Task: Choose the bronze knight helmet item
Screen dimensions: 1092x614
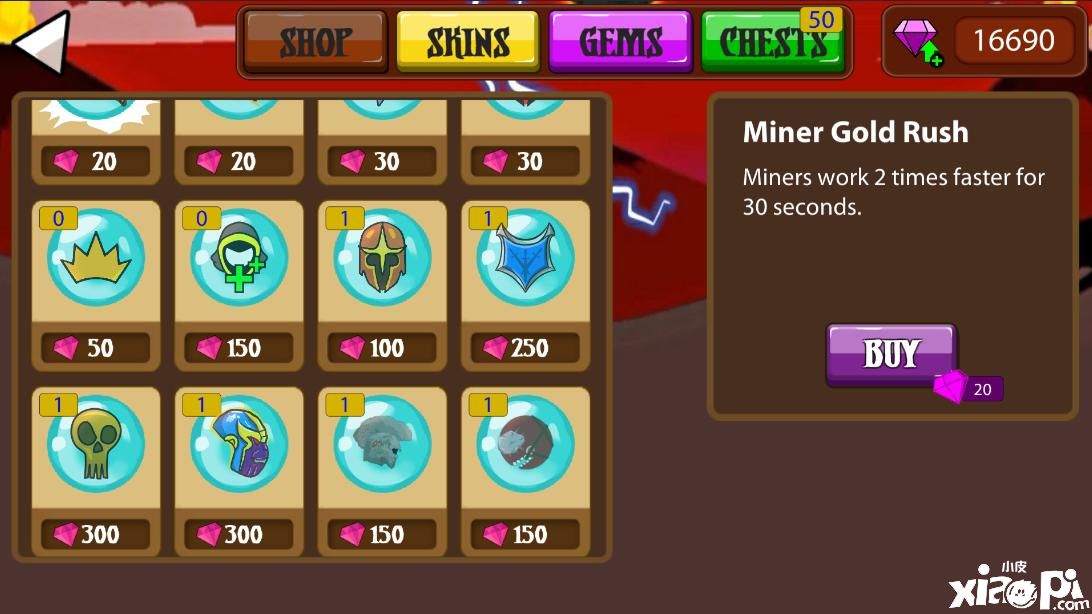Action: click(x=382, y=259)
